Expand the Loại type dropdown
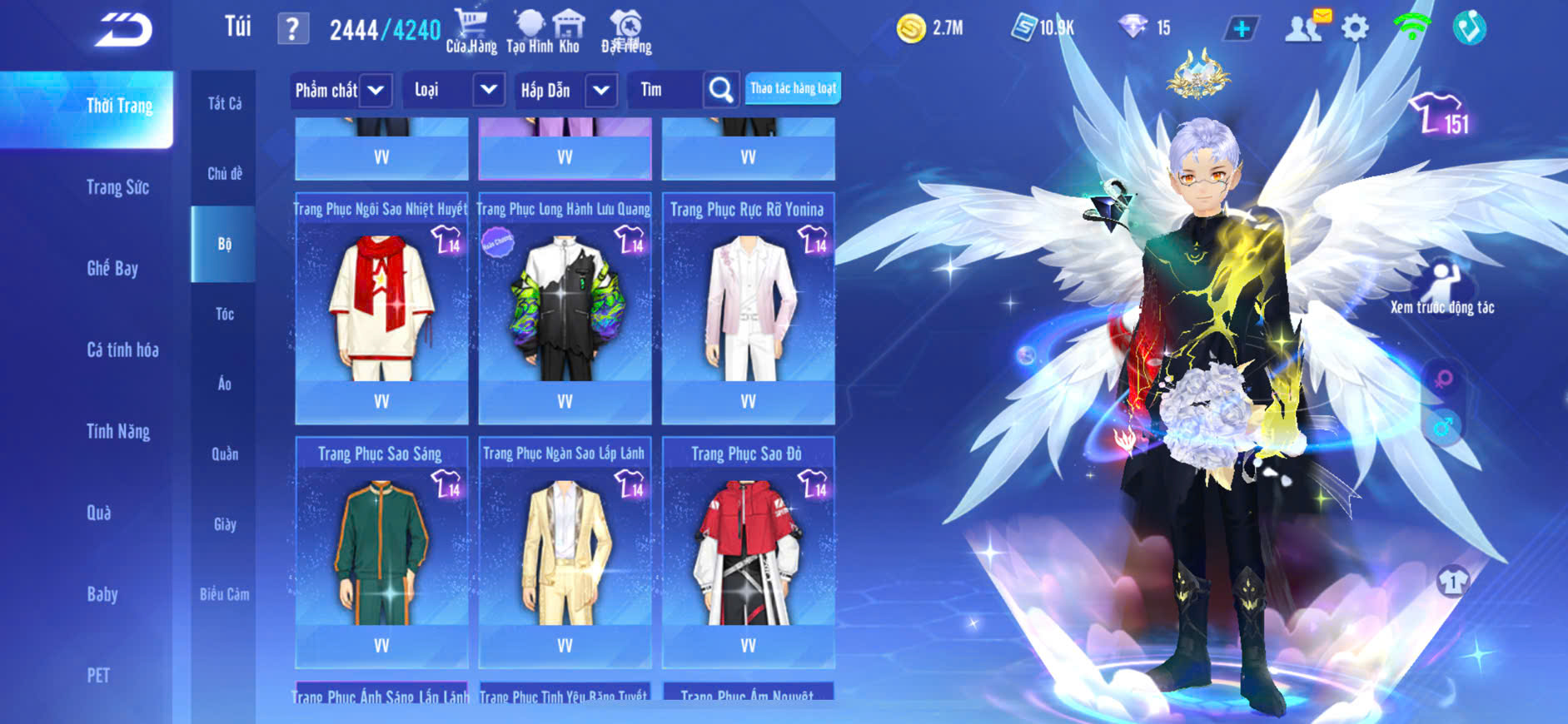The height and width of the screenshot is (724, 1568). pyautogui.click(x=489, y=89)
